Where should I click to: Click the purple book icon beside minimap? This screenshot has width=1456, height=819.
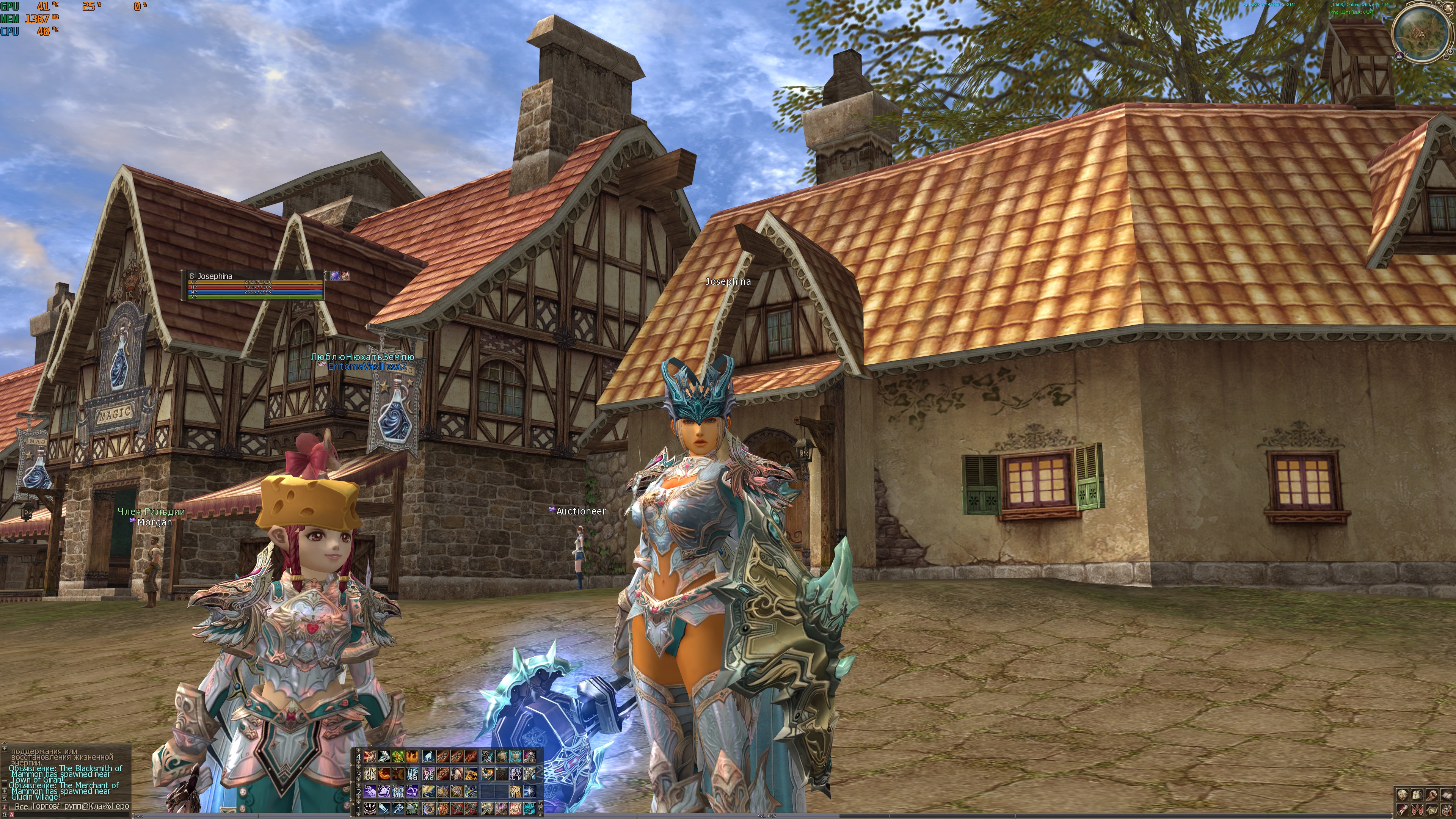tap(1400, 55)
